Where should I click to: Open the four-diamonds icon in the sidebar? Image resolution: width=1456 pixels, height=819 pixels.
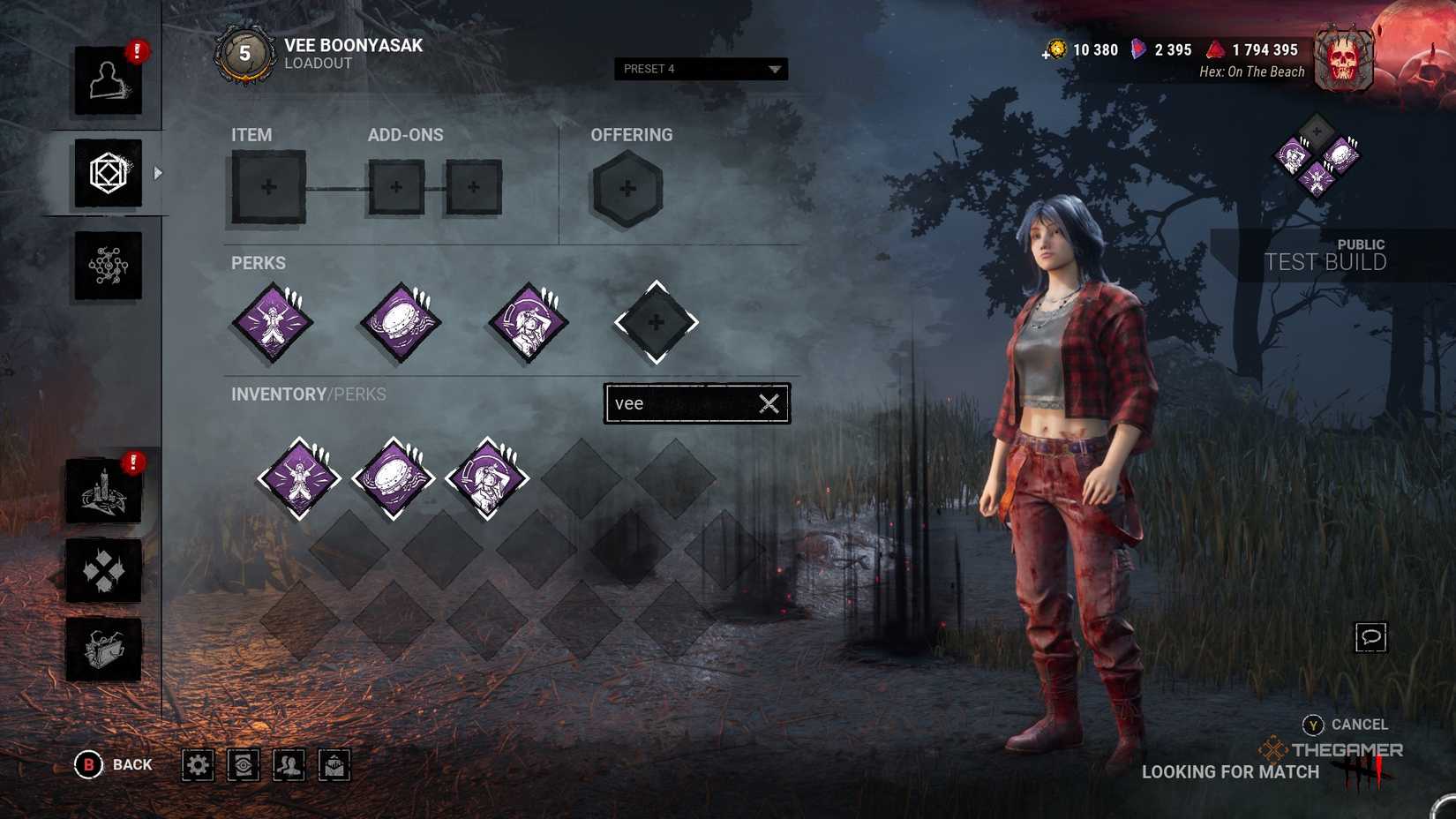tap(103, 571)
